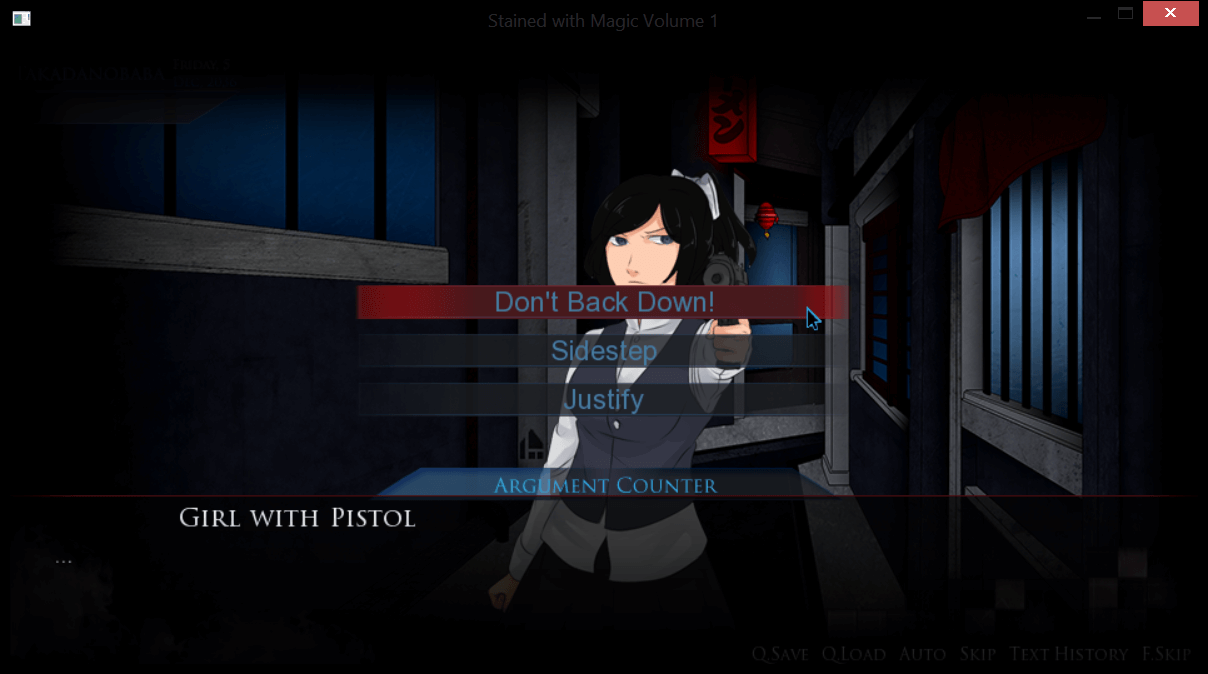
Task: Toggle Auto text advance
Action: 922,654
